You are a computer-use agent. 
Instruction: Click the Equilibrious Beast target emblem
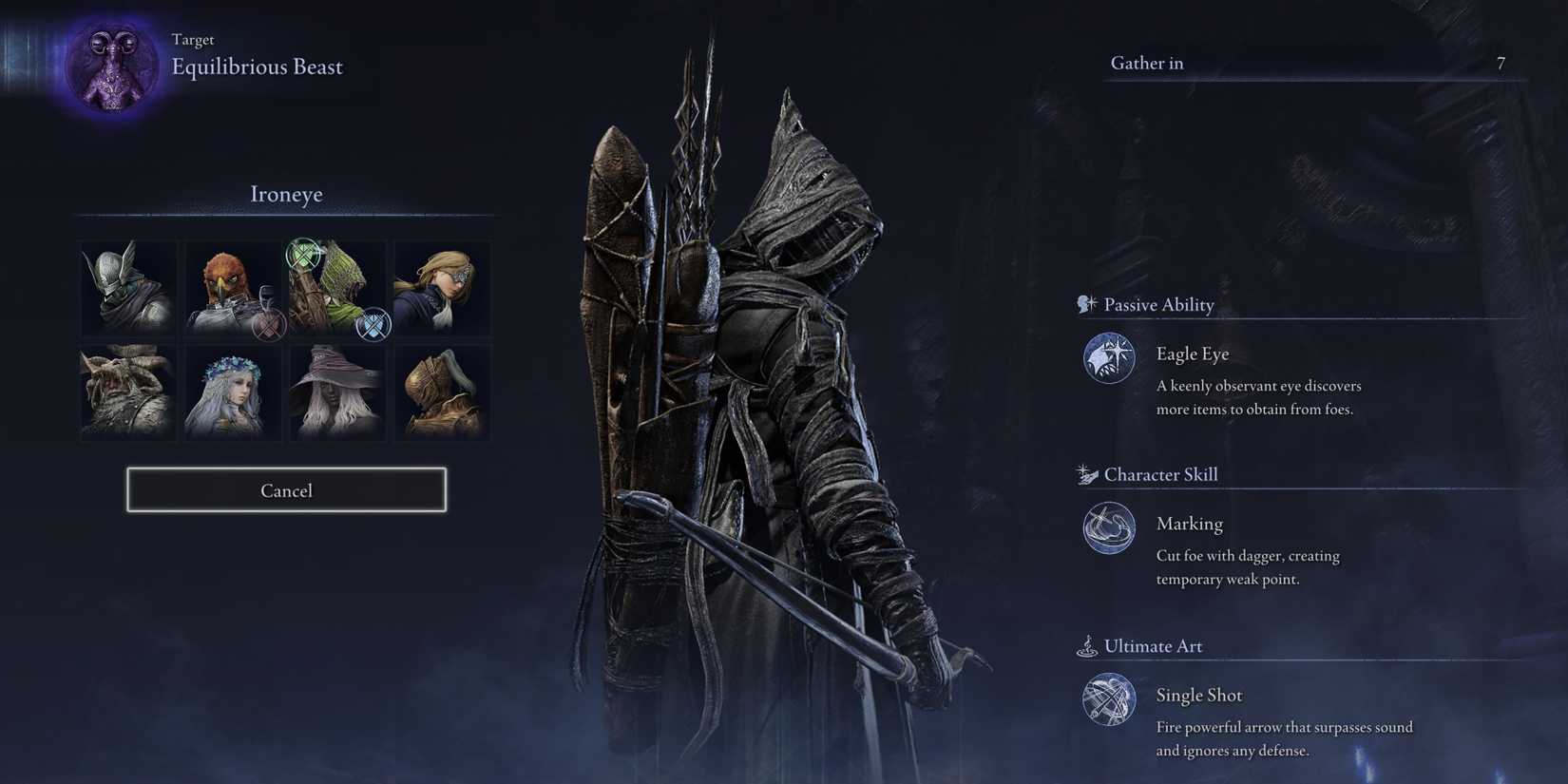[113, 67]
